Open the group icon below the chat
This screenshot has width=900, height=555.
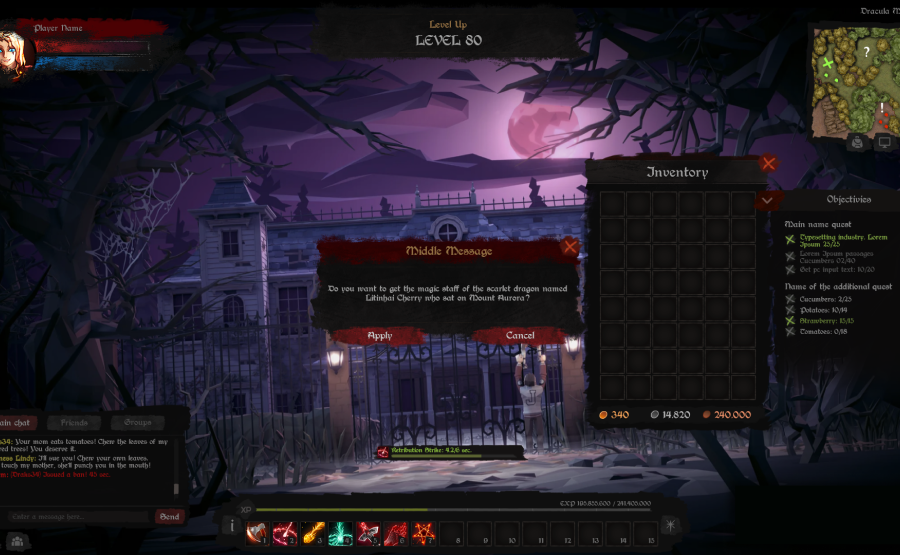tap(16, 541)
